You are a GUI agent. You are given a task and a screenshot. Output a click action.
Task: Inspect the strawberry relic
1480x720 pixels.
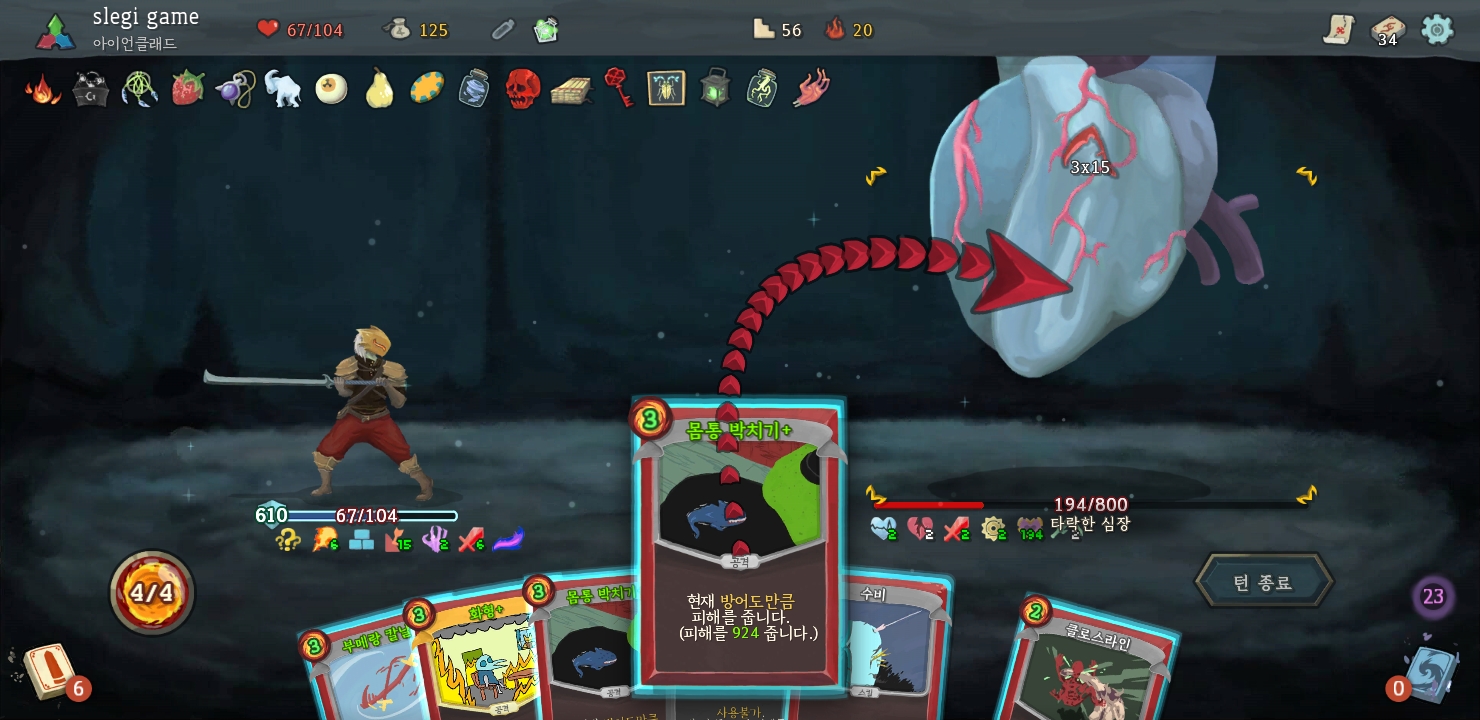click(187, 88)
